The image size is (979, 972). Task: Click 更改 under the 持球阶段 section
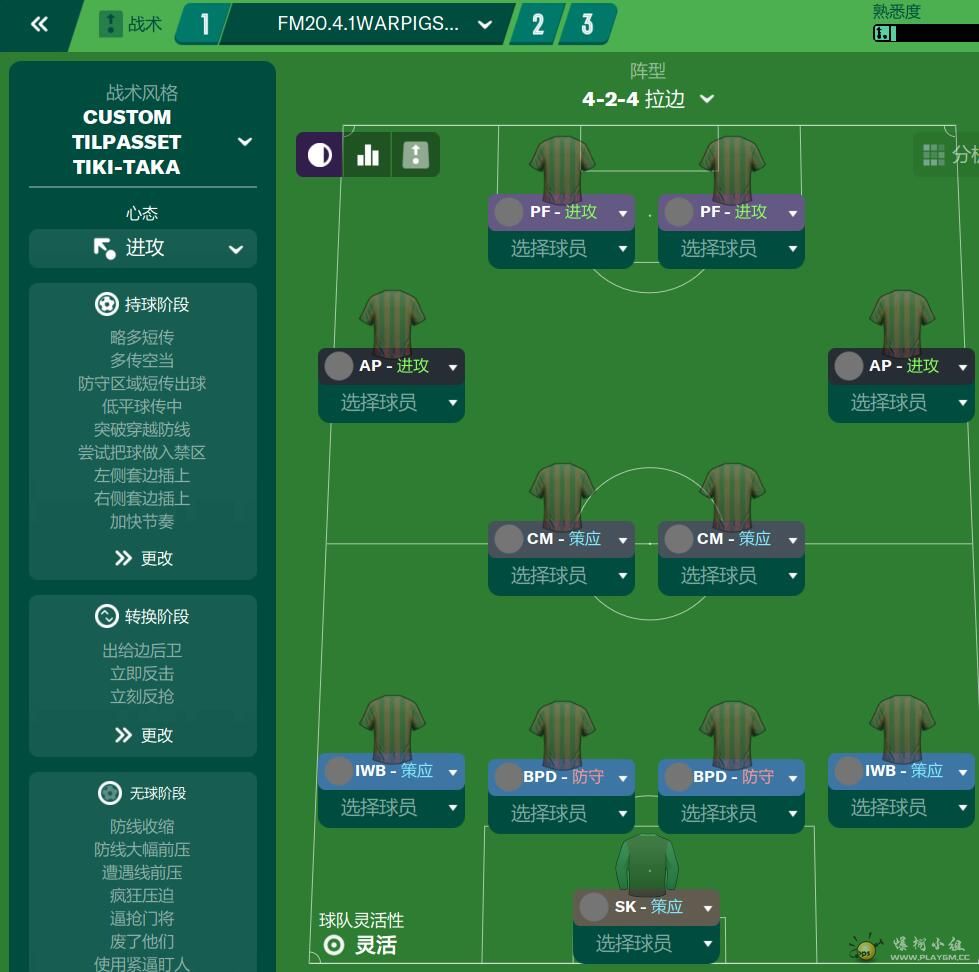point(144,558)
